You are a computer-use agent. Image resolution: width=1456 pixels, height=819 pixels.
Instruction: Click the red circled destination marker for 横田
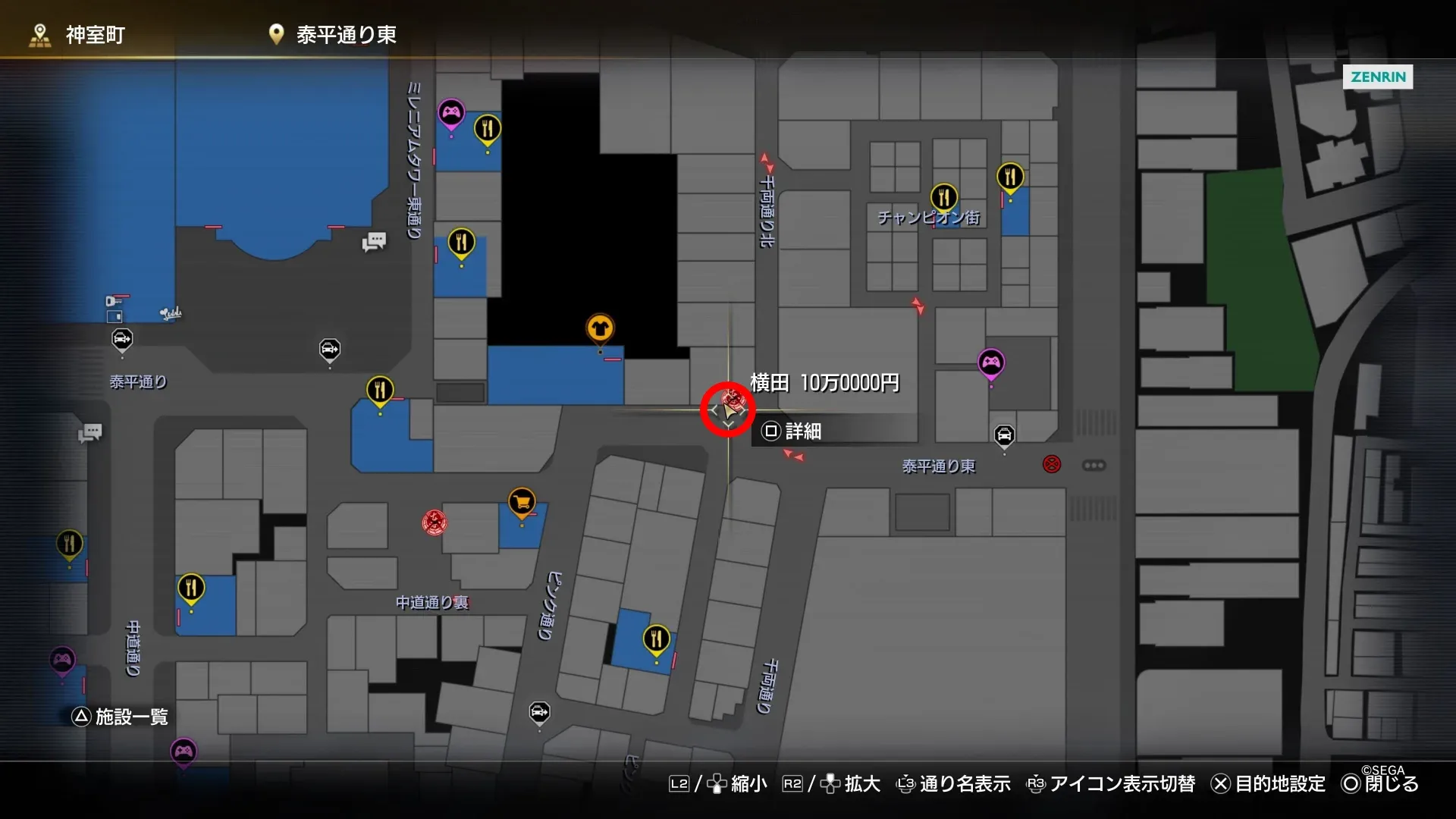(726, 409)
